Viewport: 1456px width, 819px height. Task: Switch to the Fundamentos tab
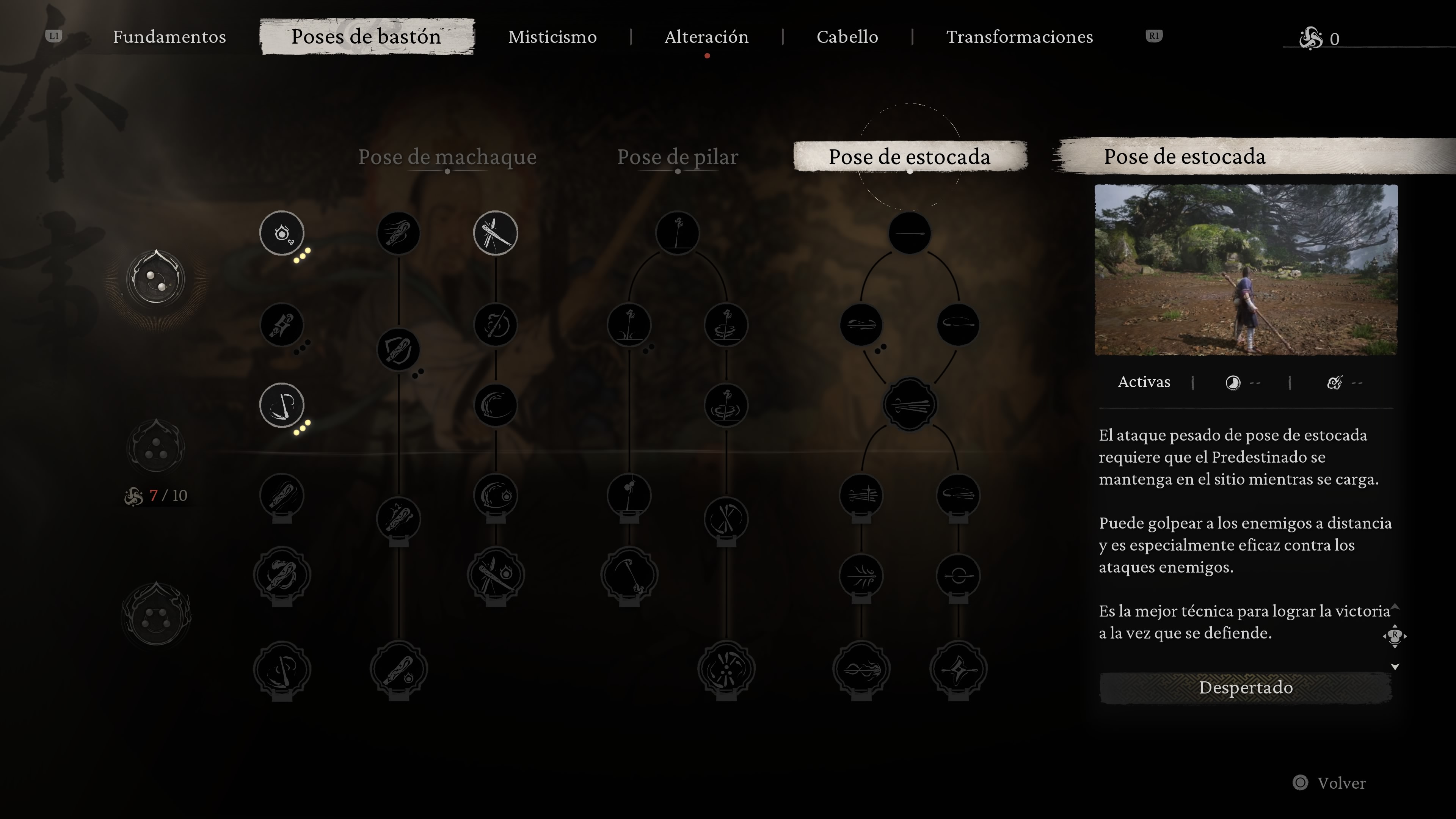[169, 37]
